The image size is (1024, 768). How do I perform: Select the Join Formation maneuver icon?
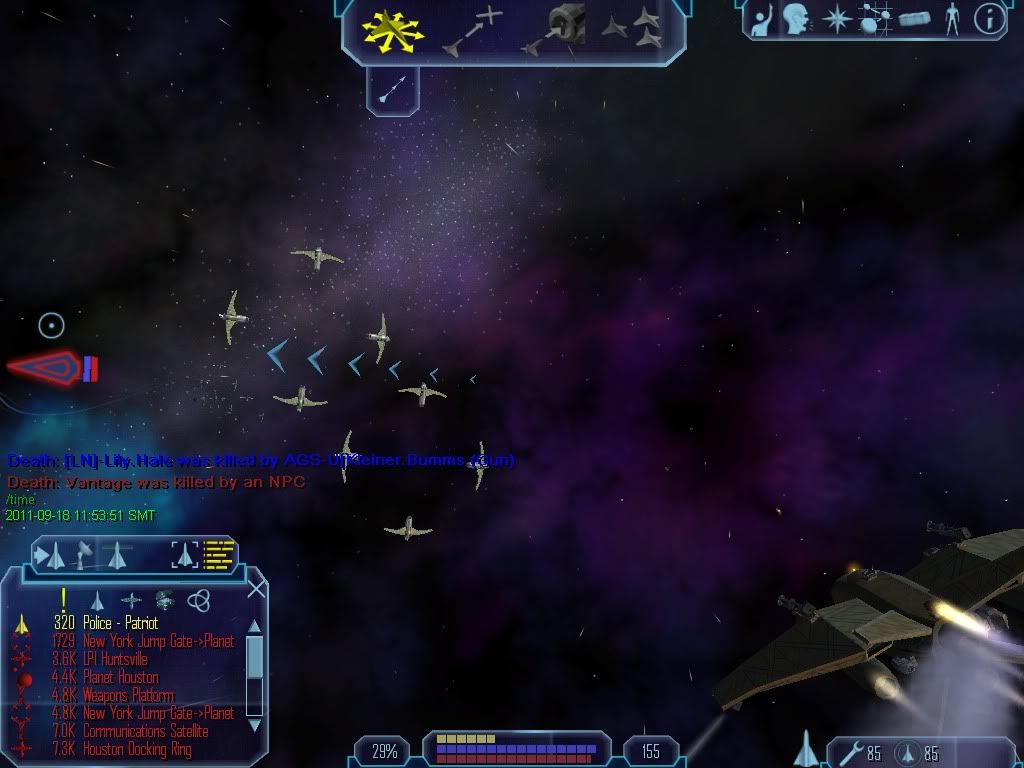pyautogui.click(x=632, y=30)
